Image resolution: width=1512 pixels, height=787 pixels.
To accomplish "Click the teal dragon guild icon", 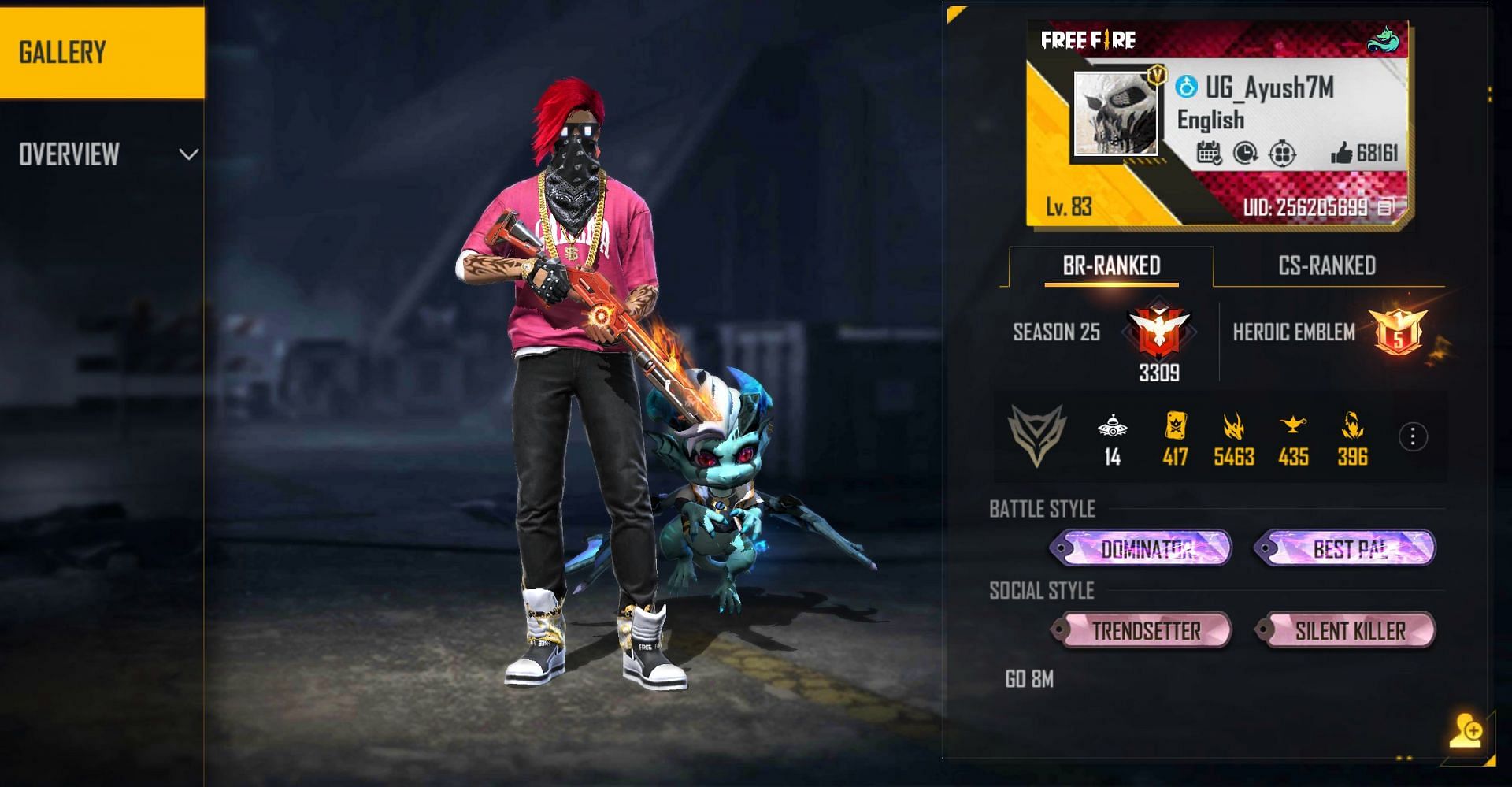I will 1383,39.
